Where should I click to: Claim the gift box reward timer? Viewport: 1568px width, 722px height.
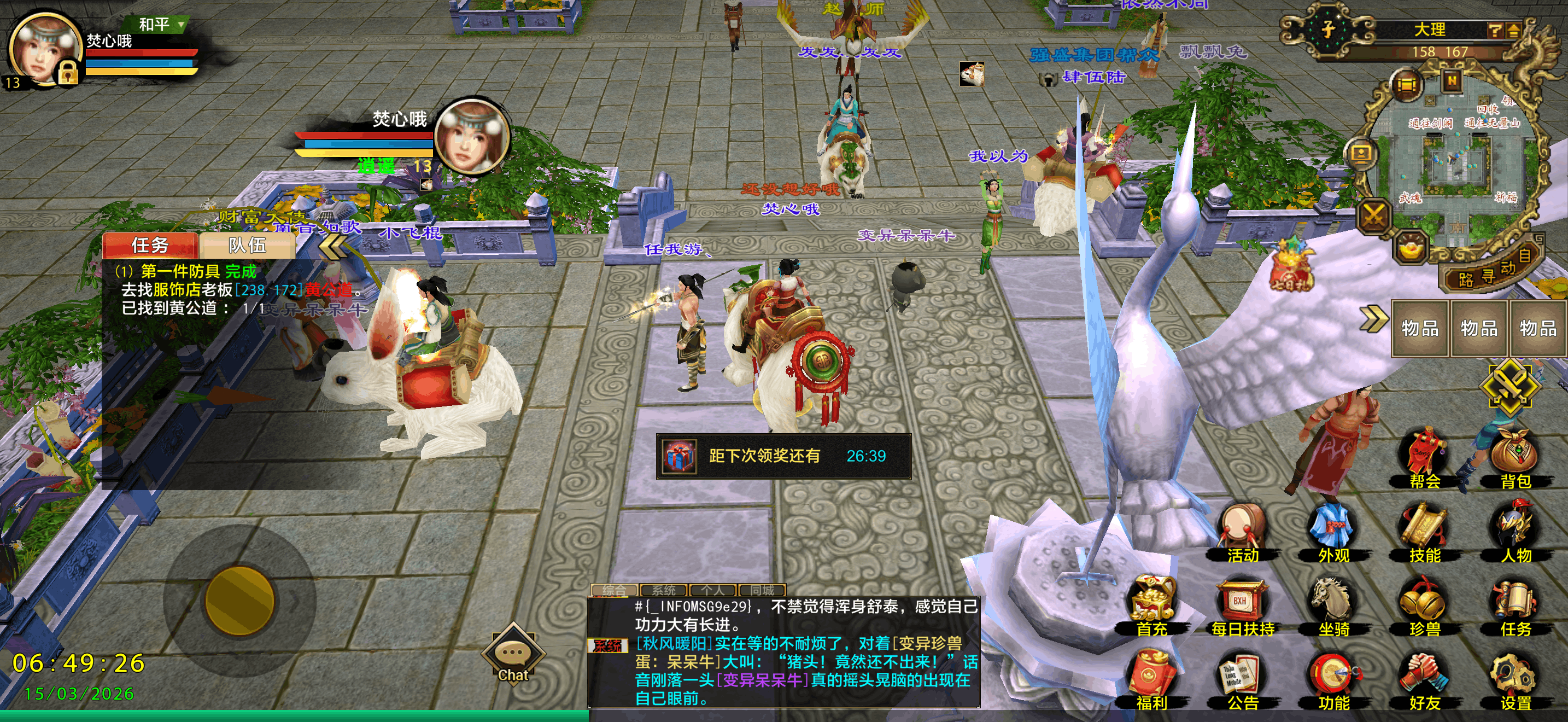[x=680, y=457]
